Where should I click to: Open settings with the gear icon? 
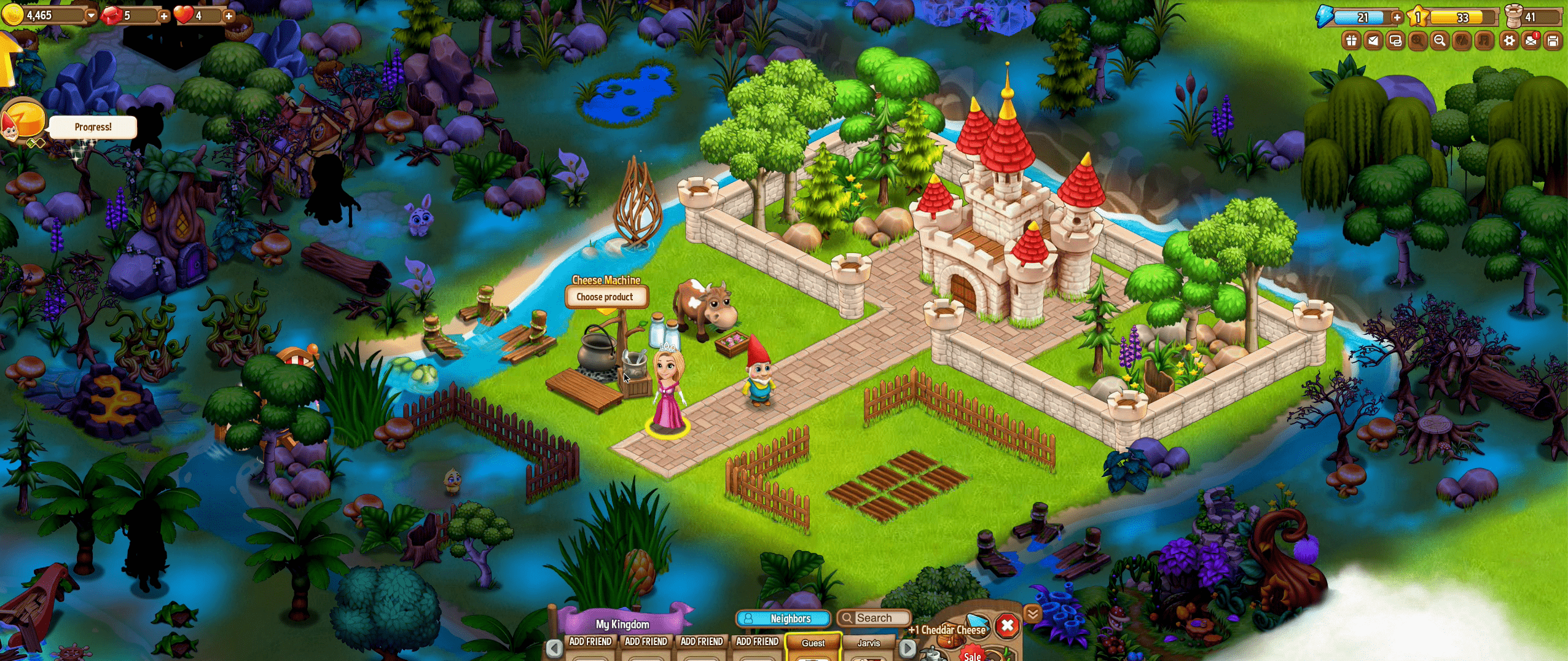1509,41
